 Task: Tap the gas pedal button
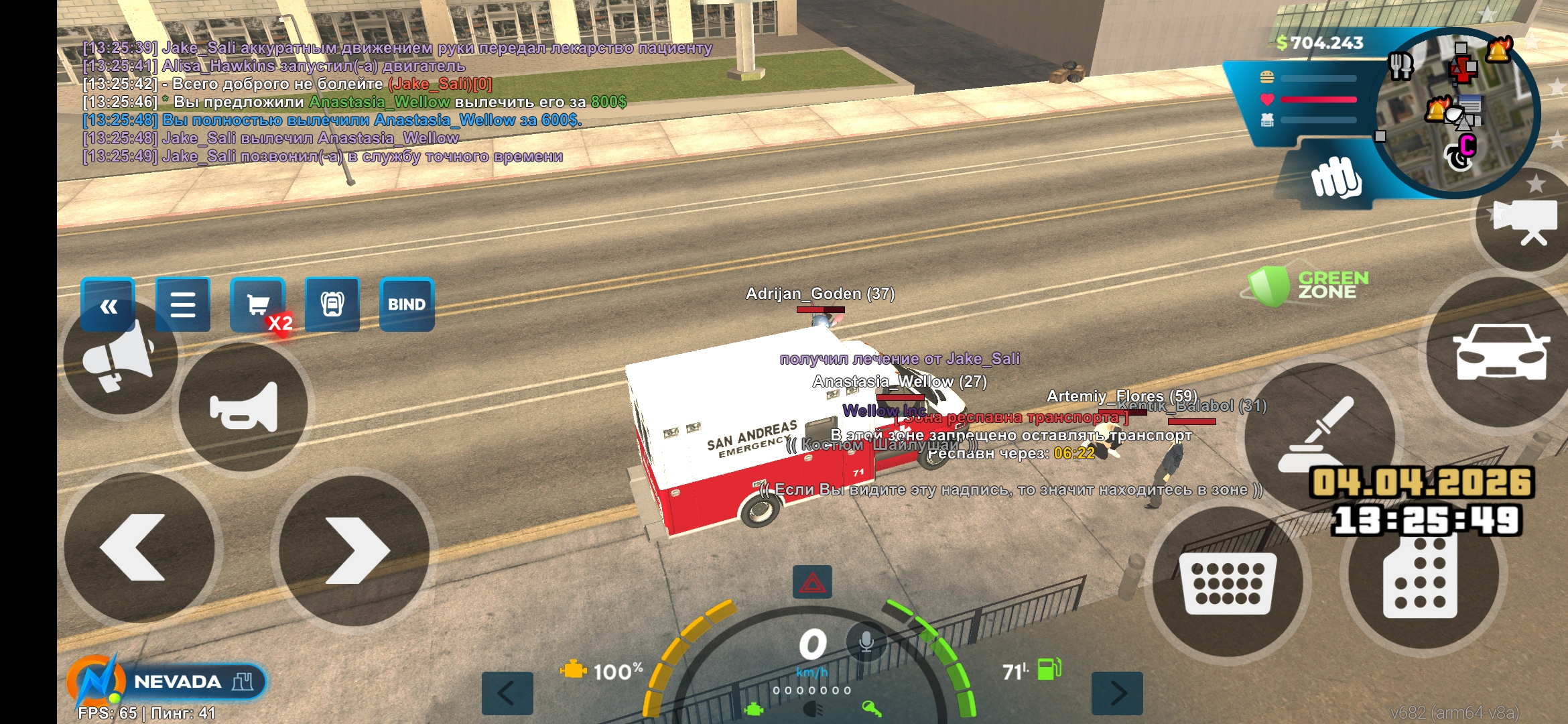pos(1421,577)
